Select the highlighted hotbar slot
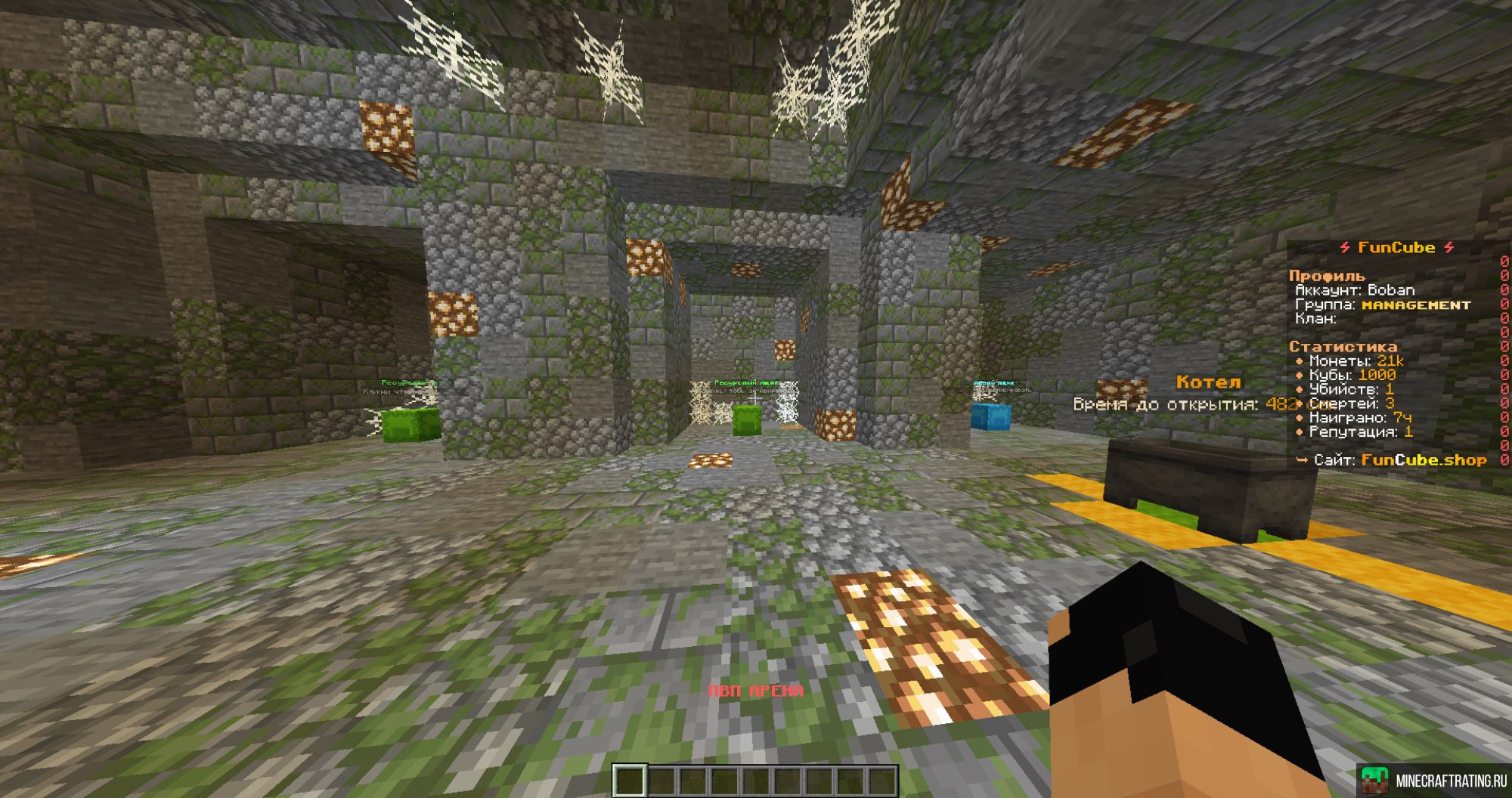This screenshot has width=1512, height=798. tap(629, 781)
